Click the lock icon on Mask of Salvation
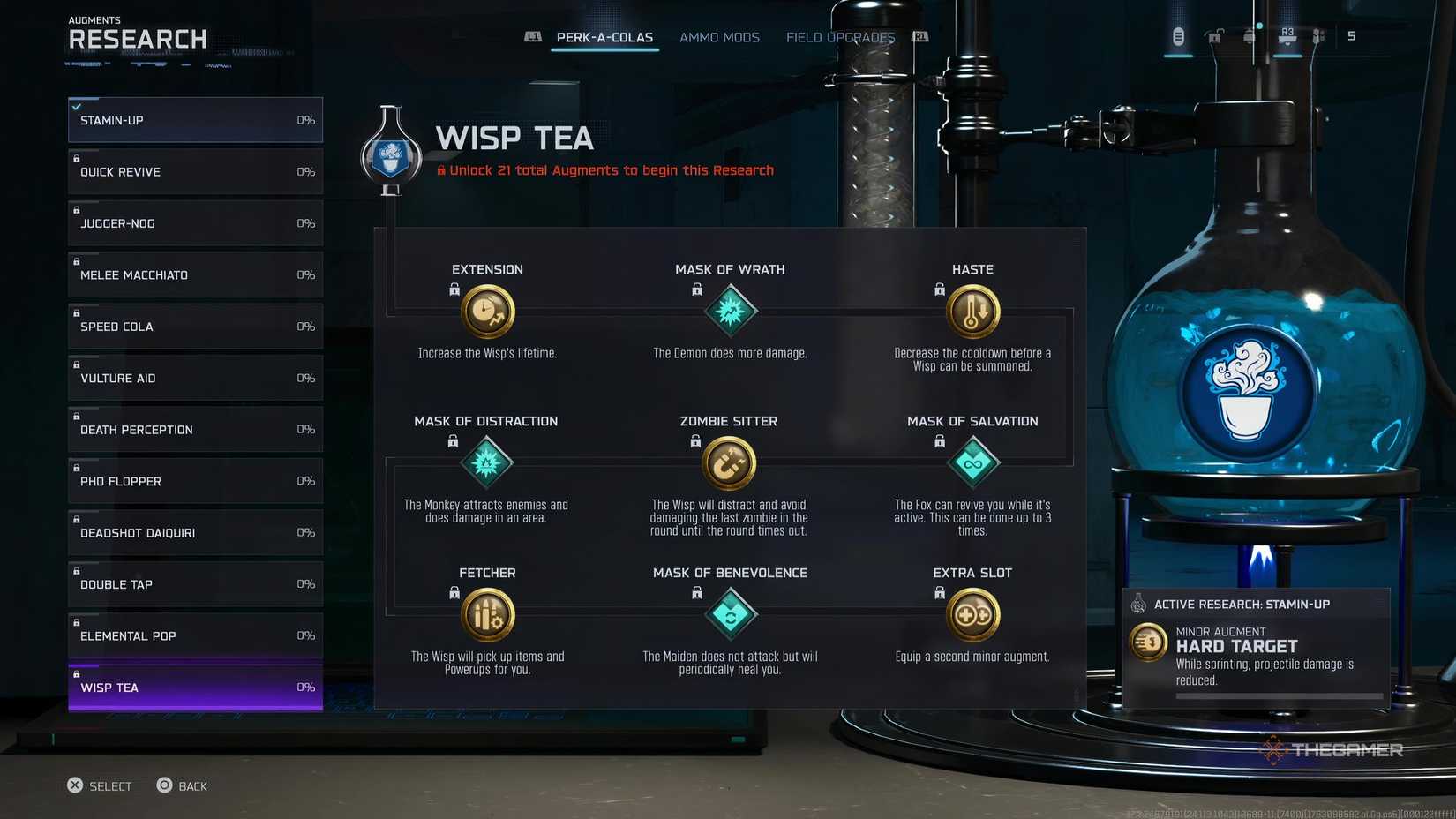The width and height of the screenshot is (1456, 819). click(938, 440)
